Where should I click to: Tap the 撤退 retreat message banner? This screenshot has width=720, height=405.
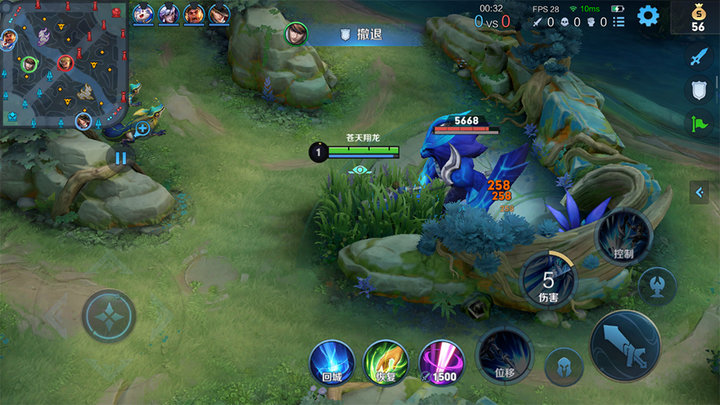(x=367, y=34)
